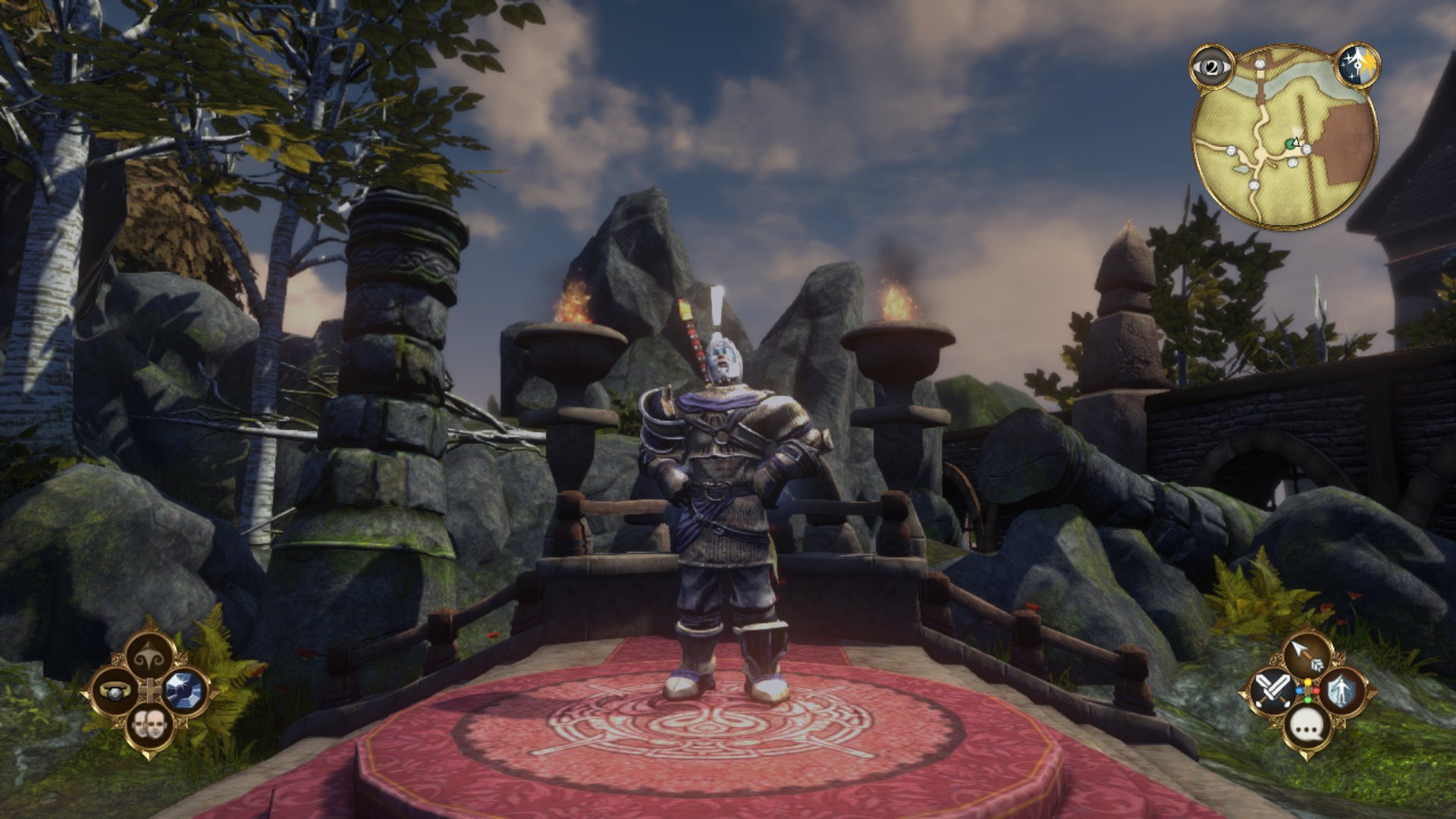
Task: Open the circular minimap
Action: pyautogui.click(x=1285, y=136)
